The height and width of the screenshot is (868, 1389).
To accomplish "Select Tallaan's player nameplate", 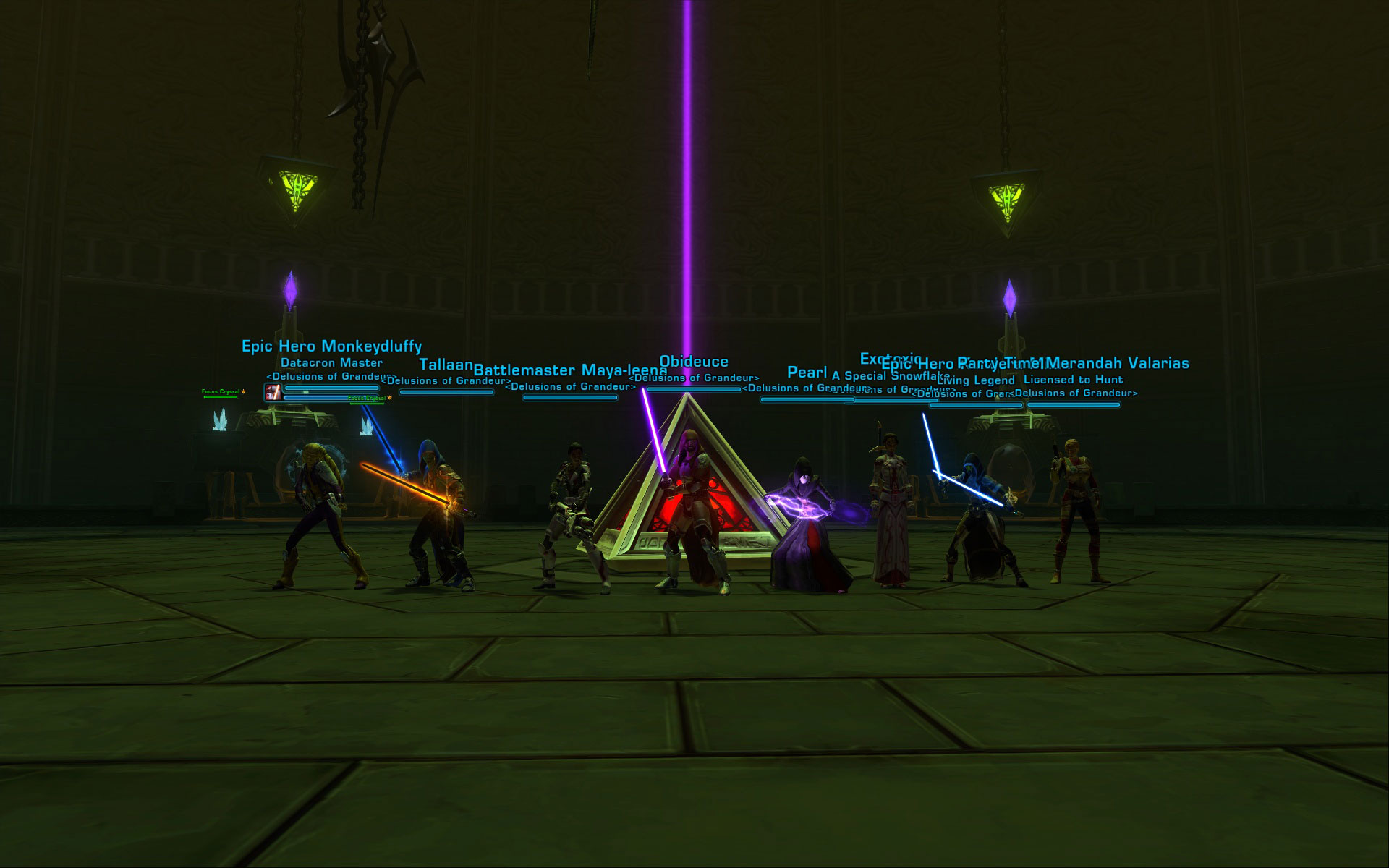I will tap(446, 365).
